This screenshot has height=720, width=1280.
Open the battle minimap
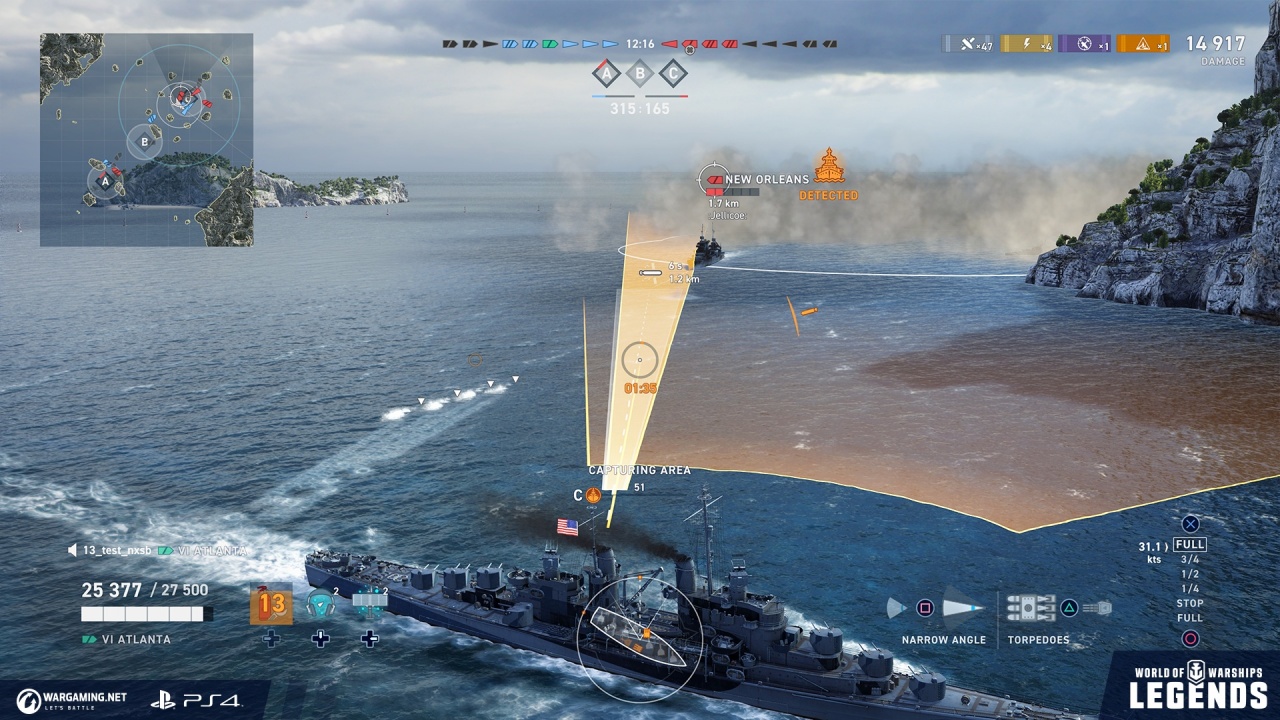(146, 139)
